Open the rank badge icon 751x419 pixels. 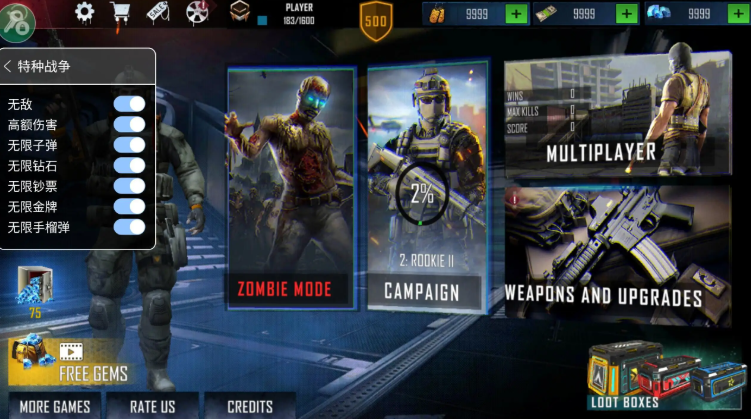240,12
